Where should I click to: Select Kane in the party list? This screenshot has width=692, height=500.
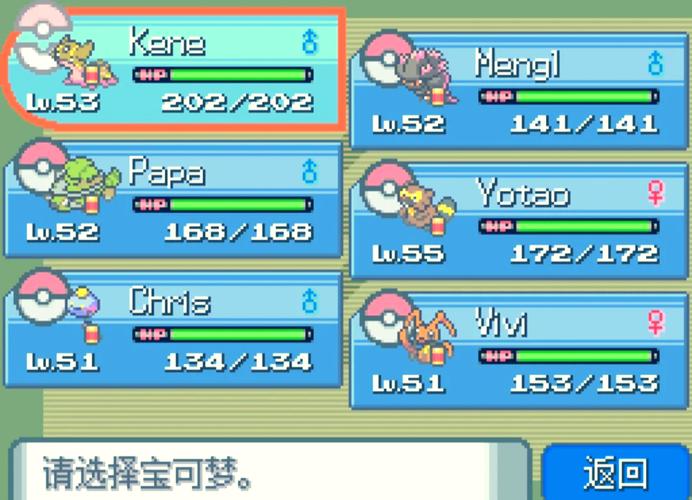pos(175,70)
